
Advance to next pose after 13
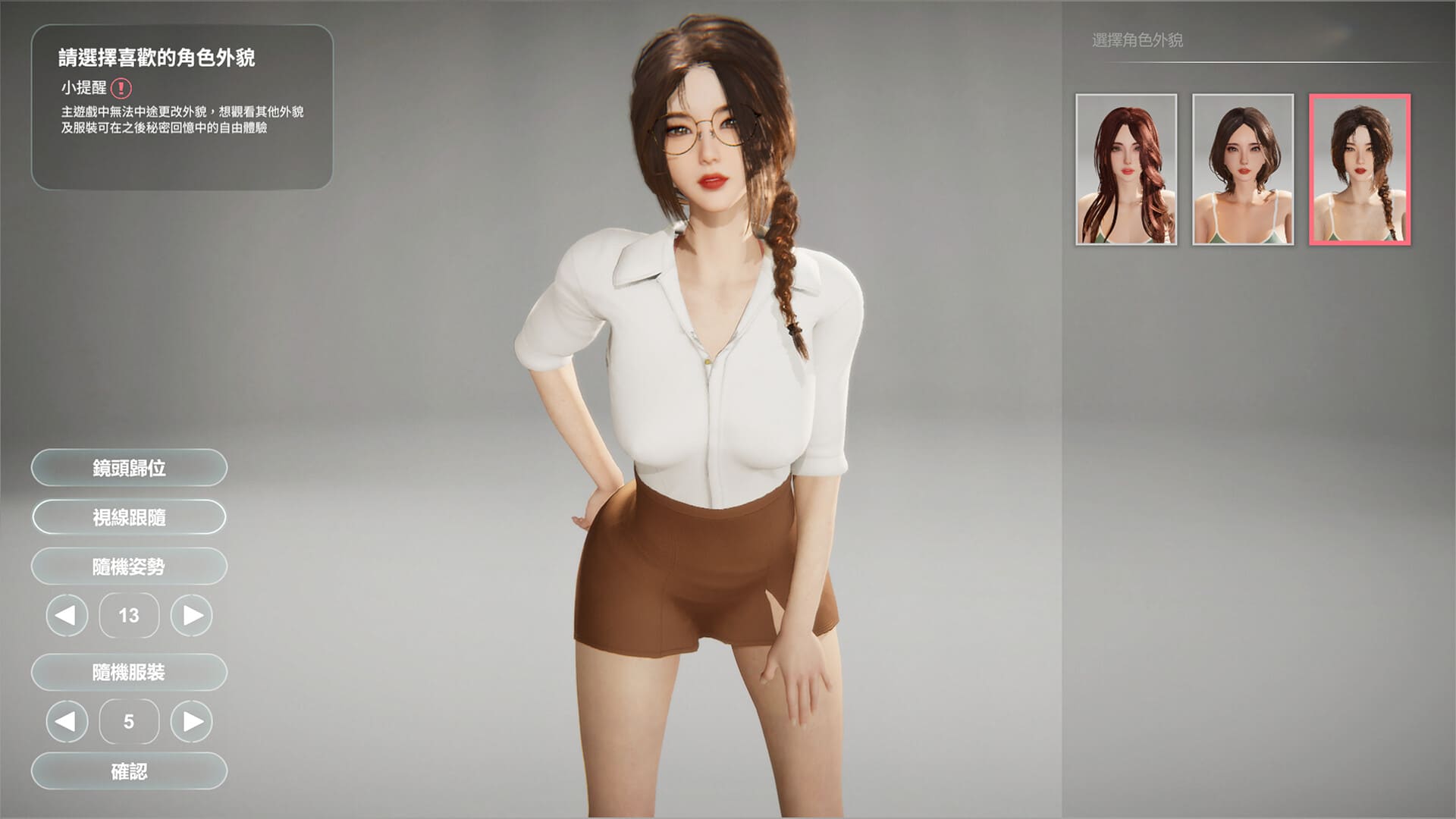coord(192,615)
